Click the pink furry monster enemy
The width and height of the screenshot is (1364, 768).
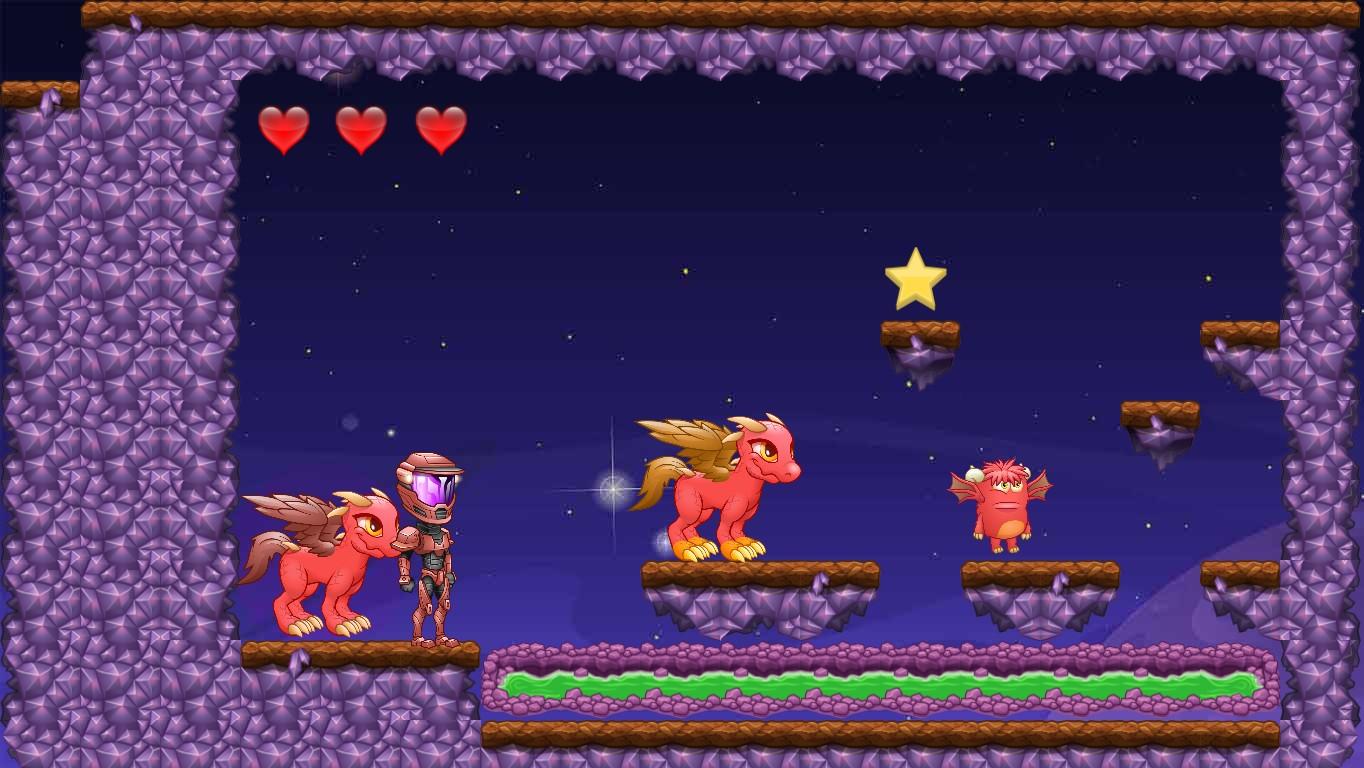pyautogui.click(x=1005, y=505)
